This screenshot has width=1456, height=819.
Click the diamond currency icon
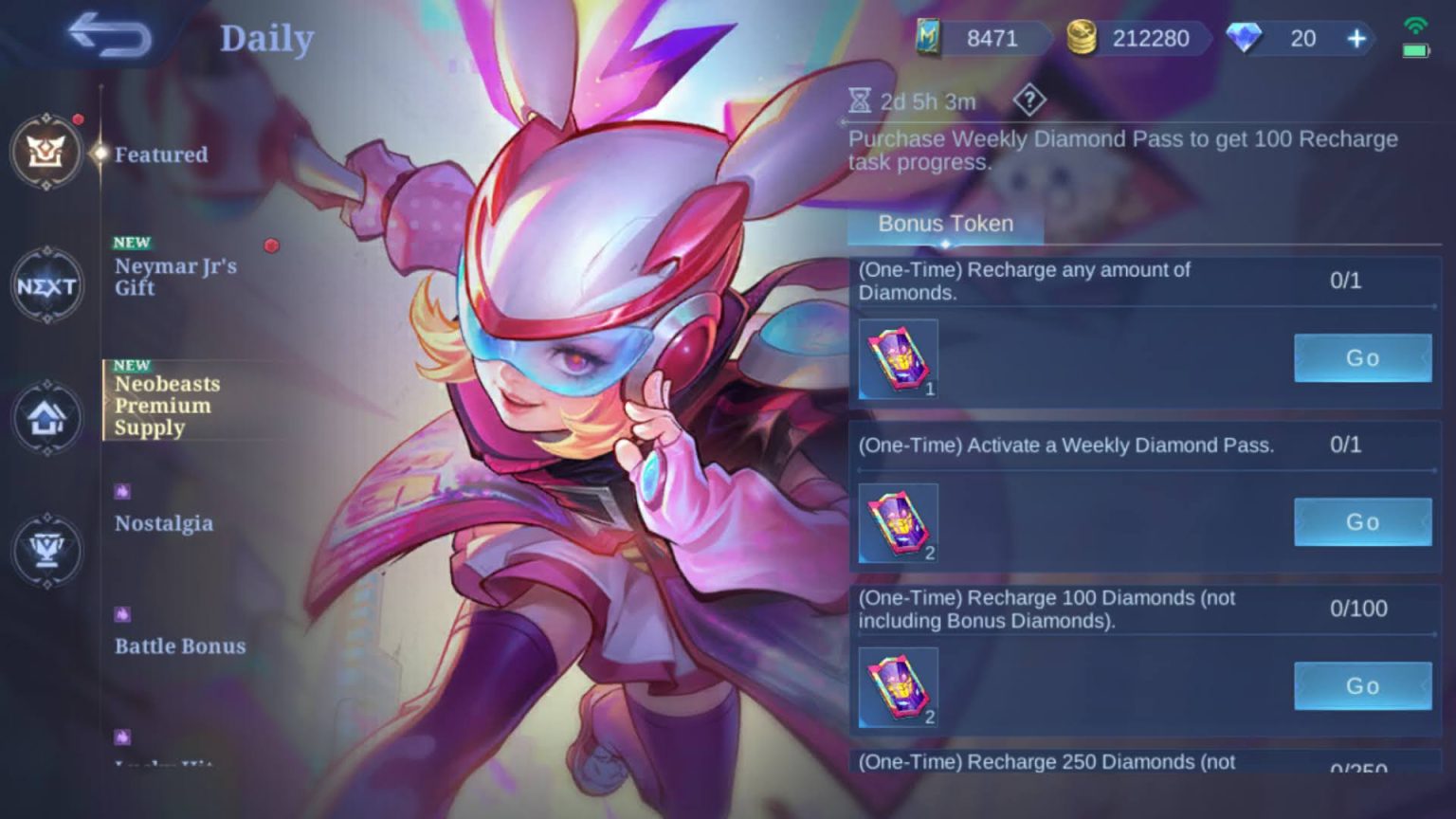tap(1247, 39)
